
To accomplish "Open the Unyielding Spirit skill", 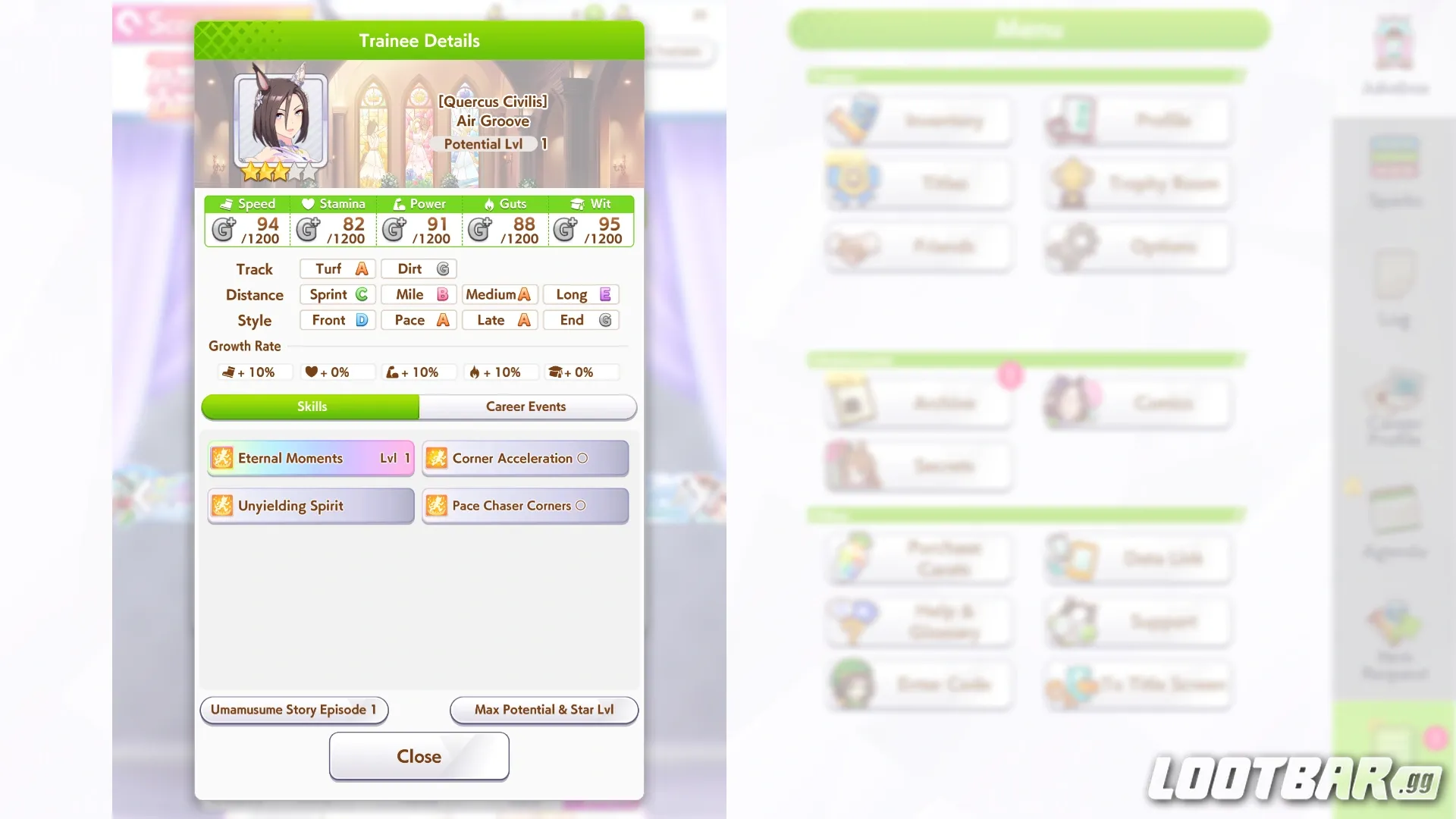I will click(x=310, y=506).
